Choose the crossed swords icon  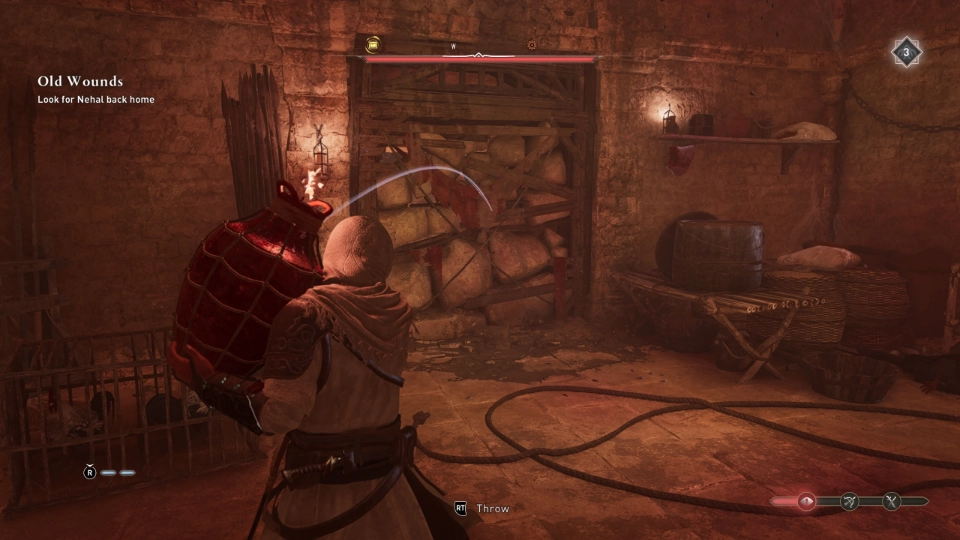pos(892,502)
